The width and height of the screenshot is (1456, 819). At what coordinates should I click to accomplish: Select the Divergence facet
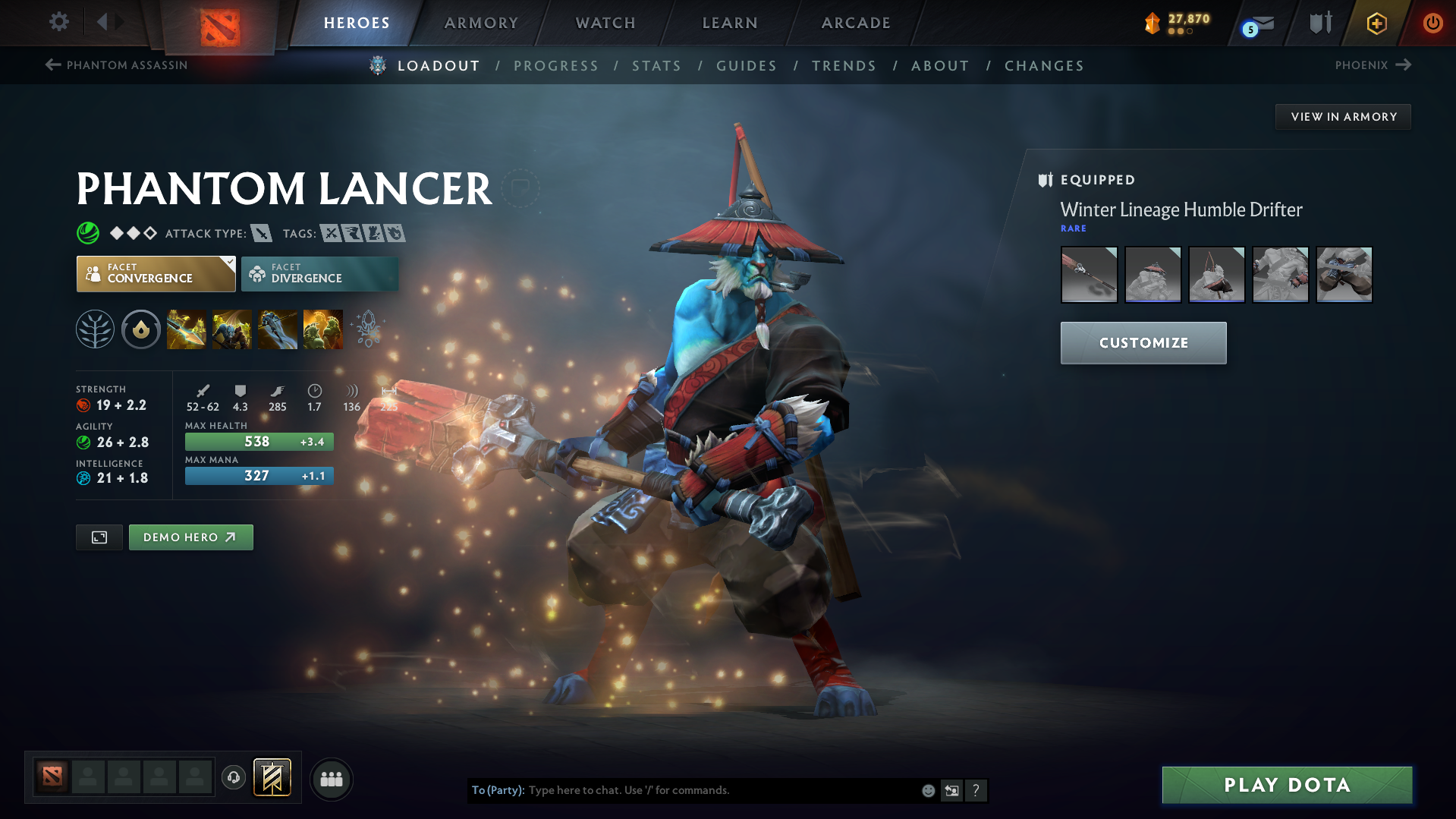click(x=319, y=273)
